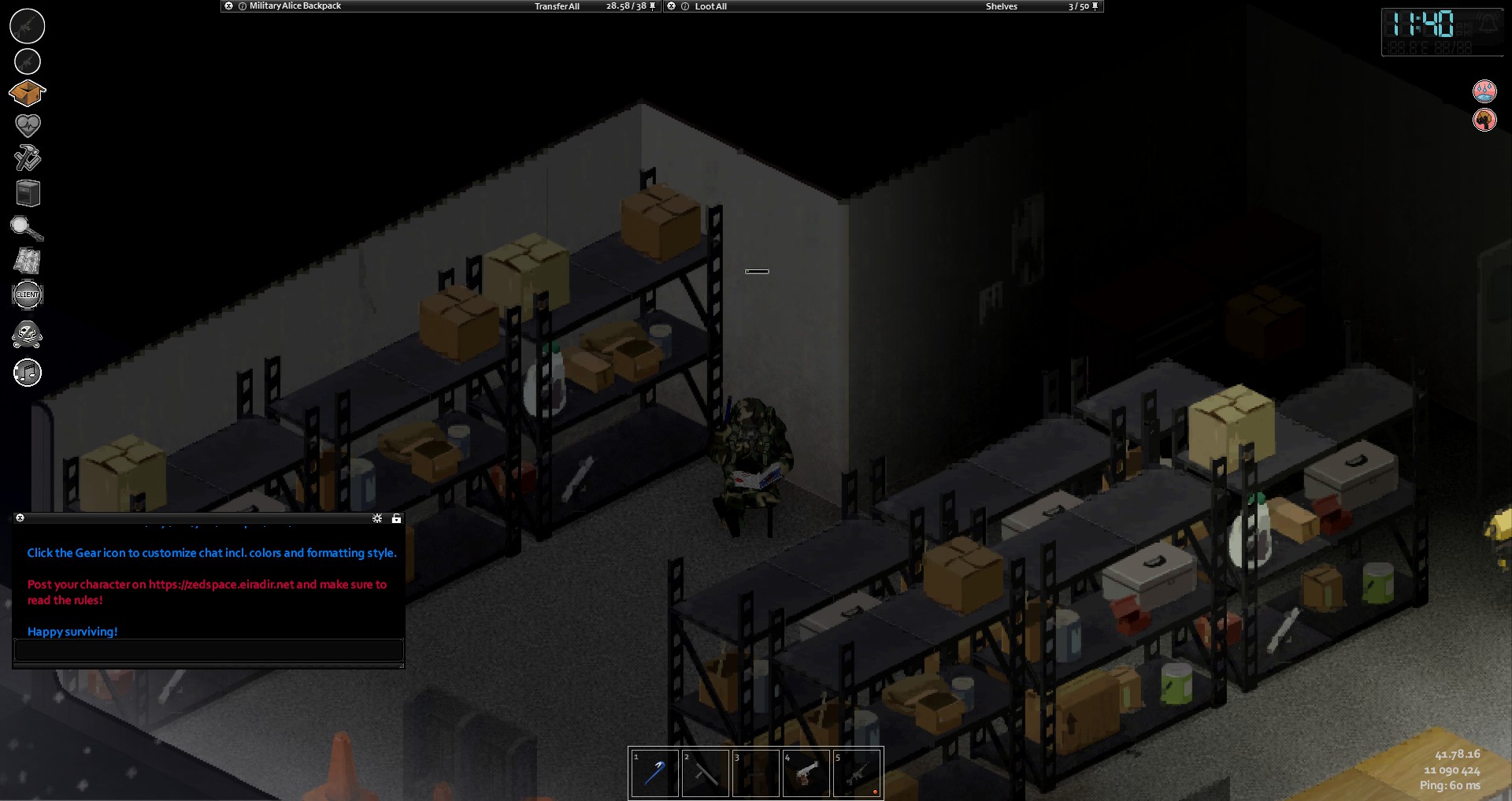Image resolution: width=1512 pixels, height=801 pixels.
Task: Open the world map icon
Action: [x=28, y=261]
